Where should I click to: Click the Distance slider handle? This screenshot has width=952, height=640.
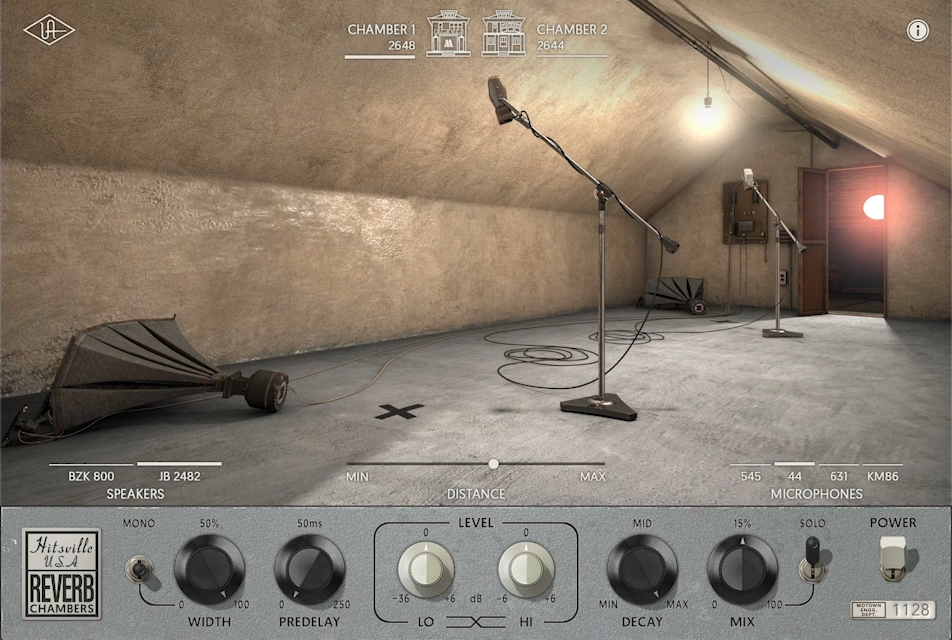coord(493,464)
